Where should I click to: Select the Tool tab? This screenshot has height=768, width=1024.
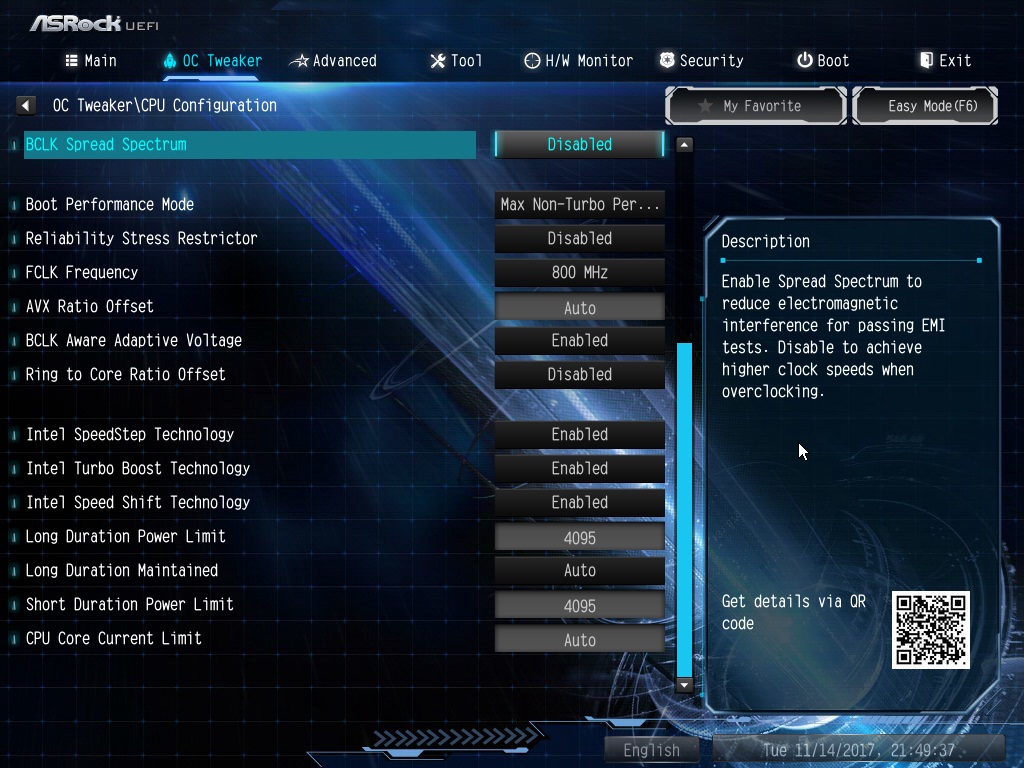pos(456,61)
